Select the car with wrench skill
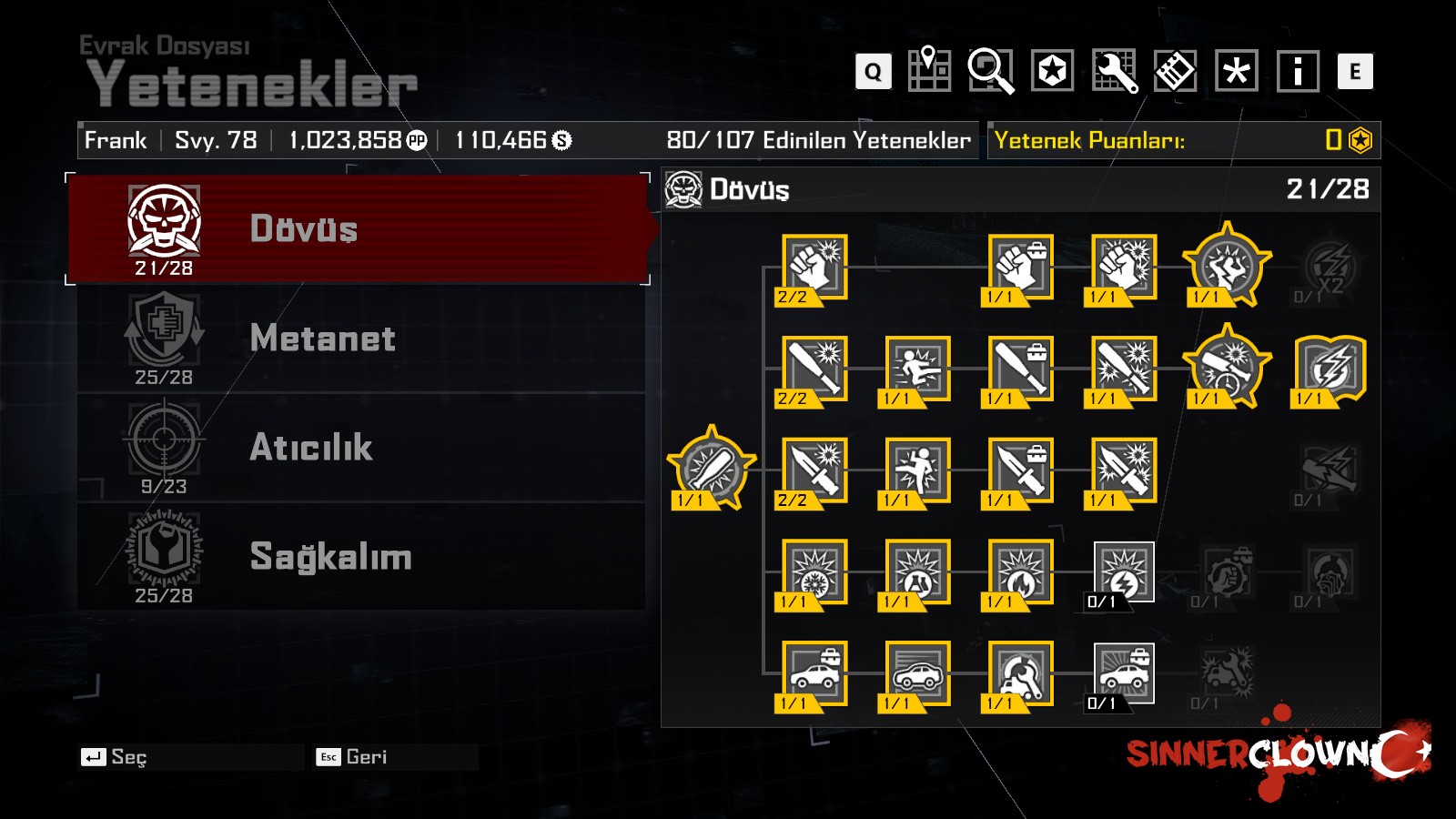This screenshot has width=1456, height=819. click(1020, 673)
